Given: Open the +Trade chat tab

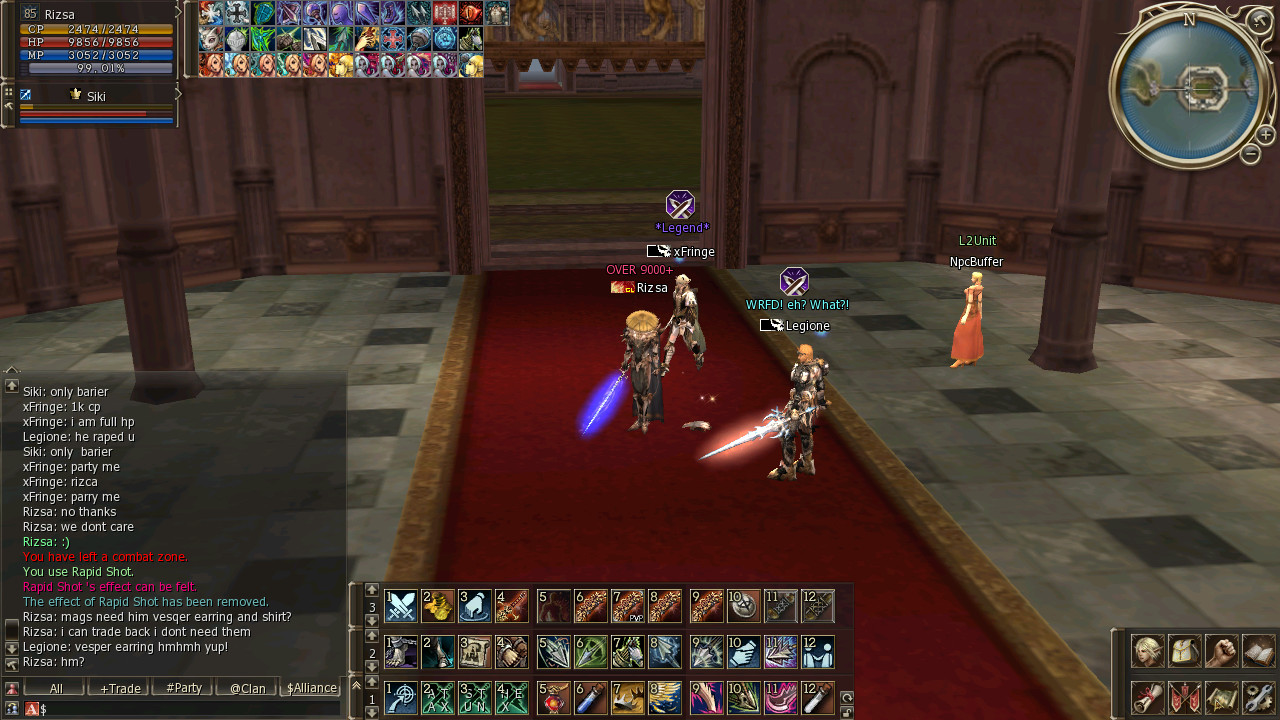Looking at the screenshot, I should click(x=119, y=688).
